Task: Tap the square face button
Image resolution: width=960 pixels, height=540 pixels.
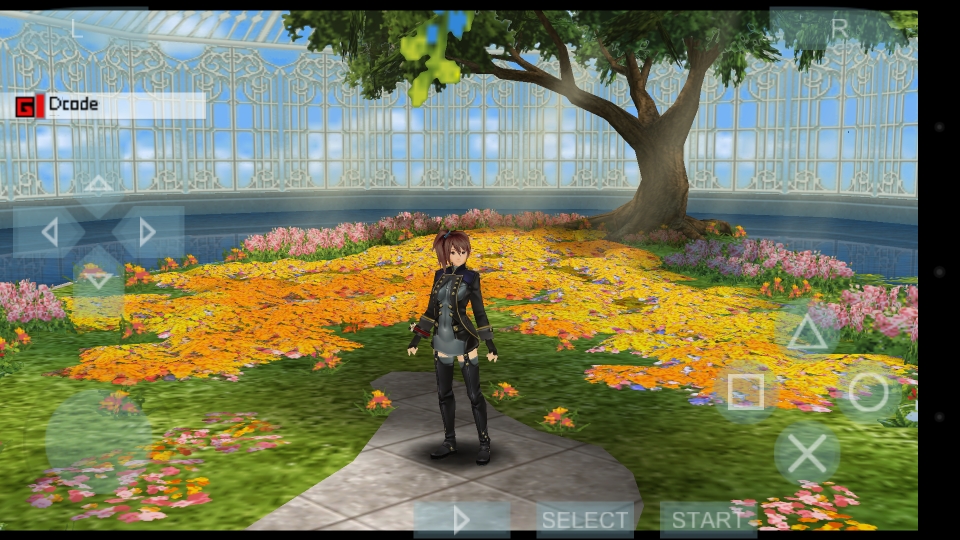Action: coord(746,393)
